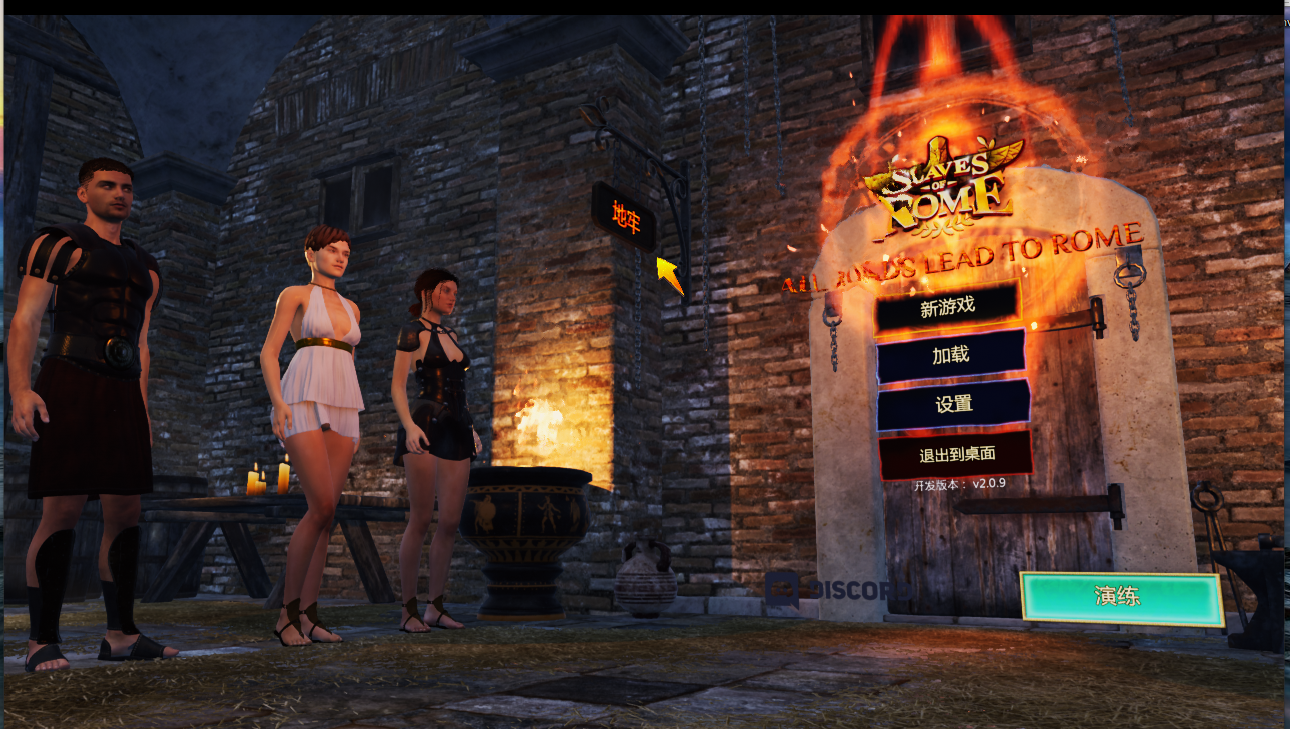The width and height of the screenshot is (1290, 729).
Task: Select the 地牢 hanging sign
Action: tap(626, 217)
